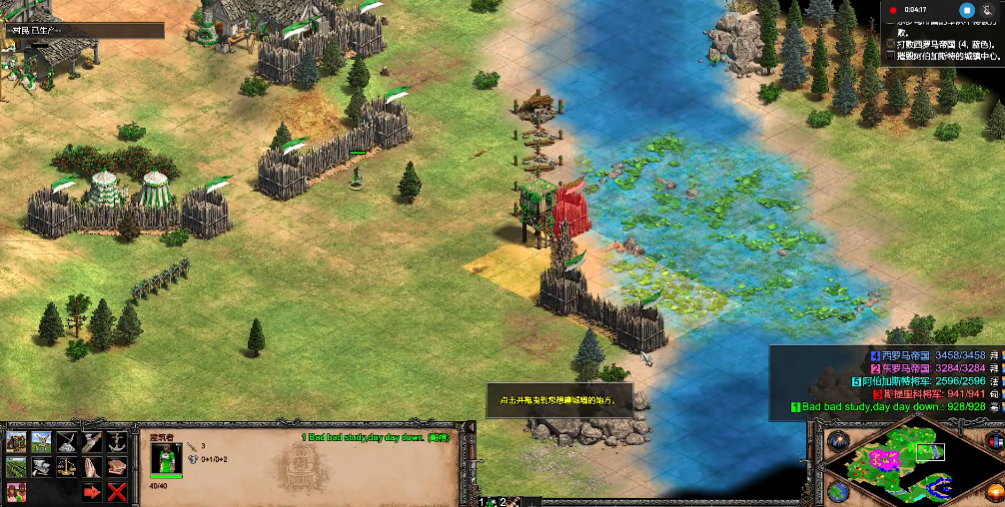Choose the farm build icon
Image resolution: width=1005 pixels, height=507 pixels.
pyautogui.click(x=16, y=466)
